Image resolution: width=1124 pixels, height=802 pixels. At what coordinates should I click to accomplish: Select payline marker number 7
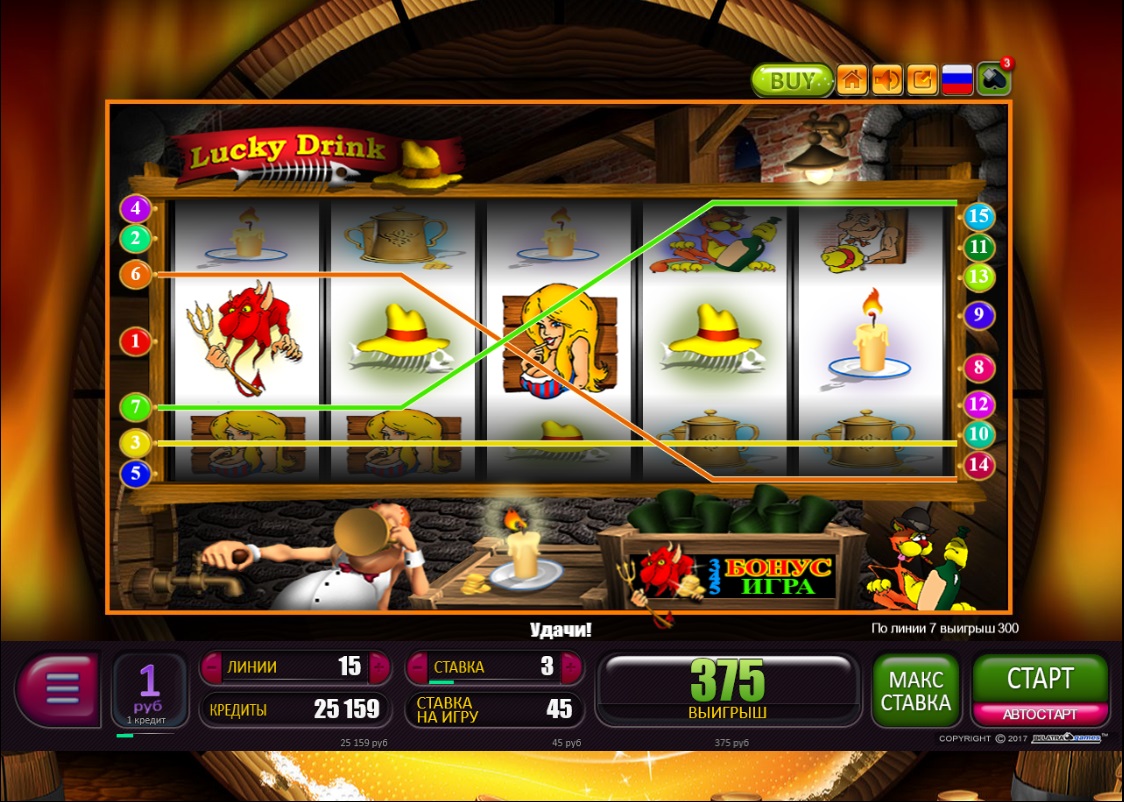pyautogui.click(x=135, y=408)
